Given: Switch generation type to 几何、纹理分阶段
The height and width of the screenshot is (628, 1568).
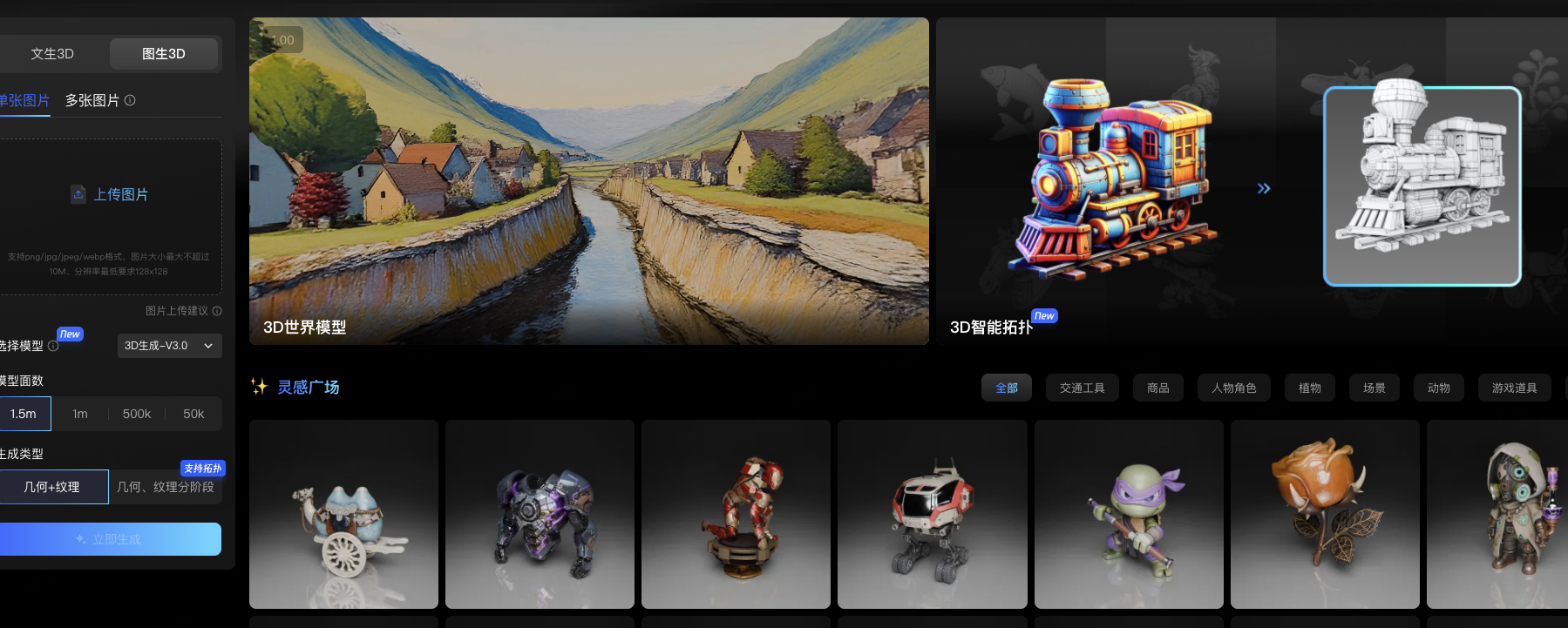Looking at the screenshot, I should [166, 487].
